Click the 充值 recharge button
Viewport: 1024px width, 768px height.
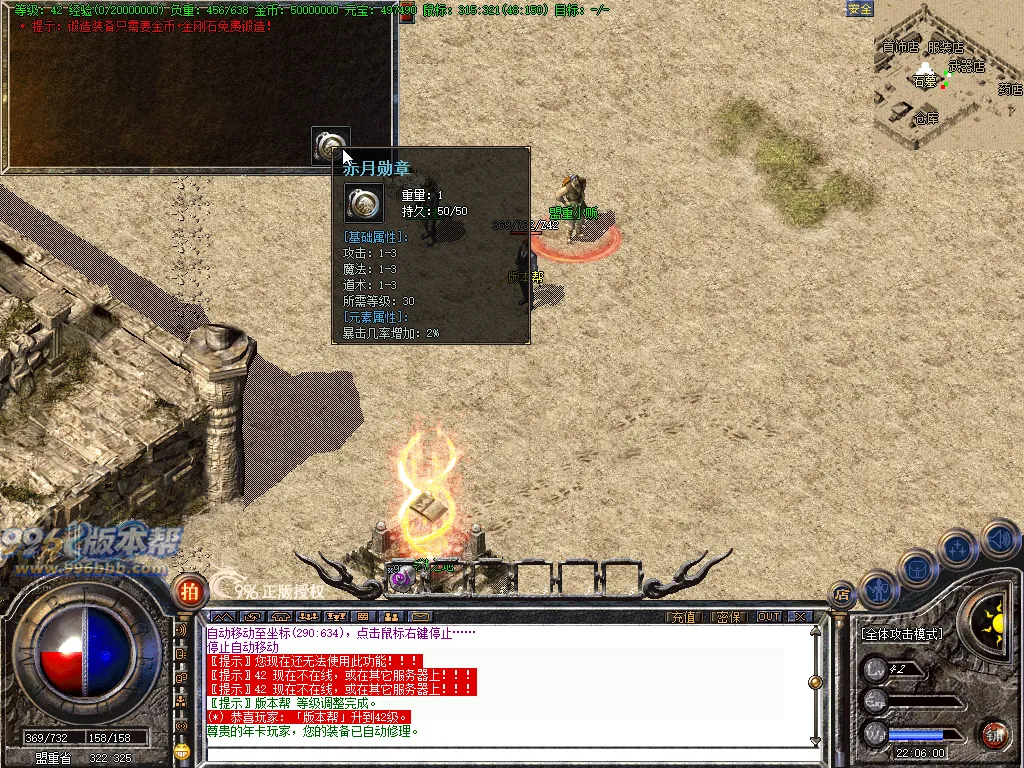click(682, 617)
